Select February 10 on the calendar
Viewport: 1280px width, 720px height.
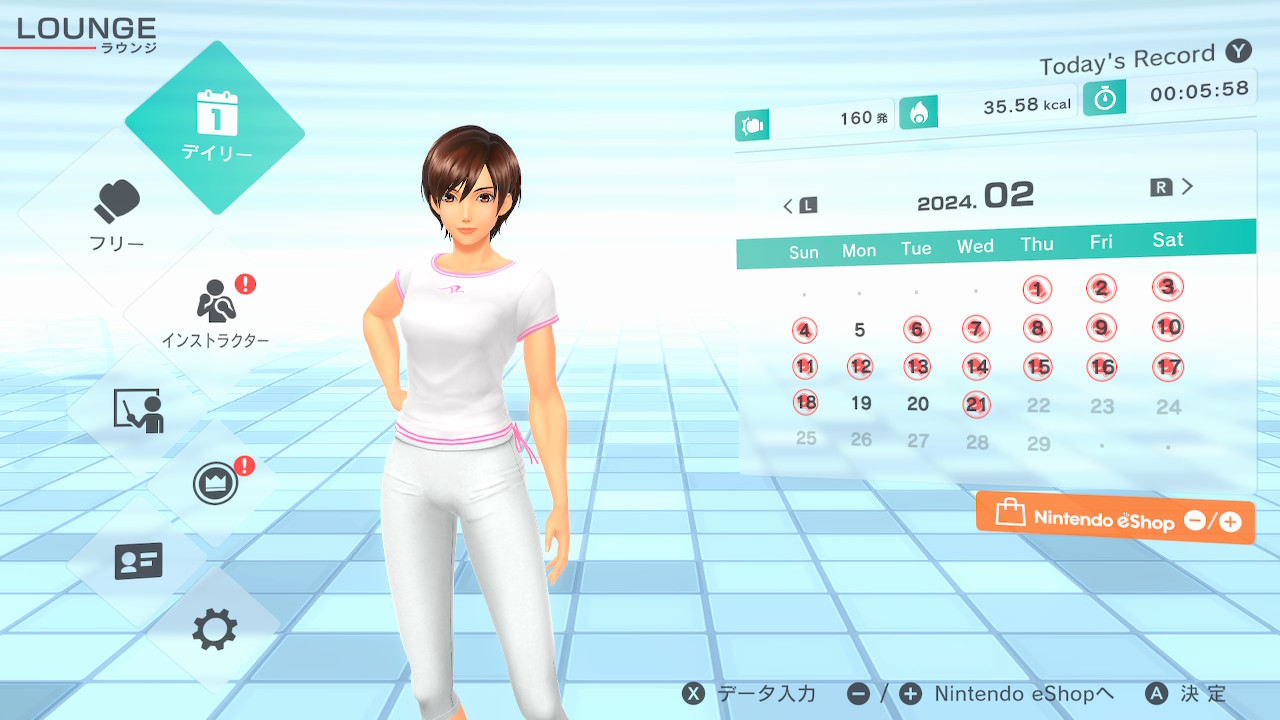(x=1168, y=326)
